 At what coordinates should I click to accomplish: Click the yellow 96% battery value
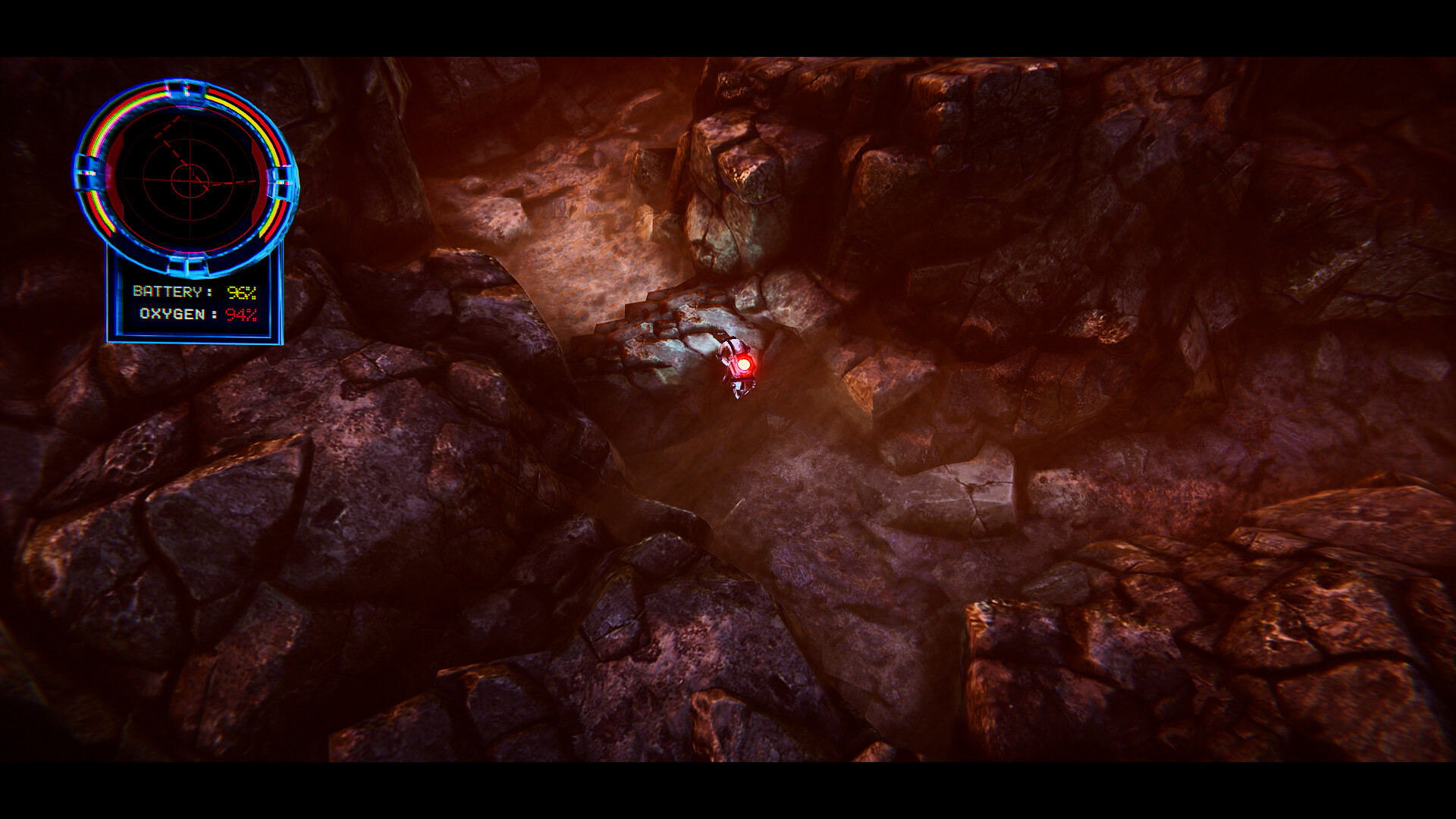point(243,292)
